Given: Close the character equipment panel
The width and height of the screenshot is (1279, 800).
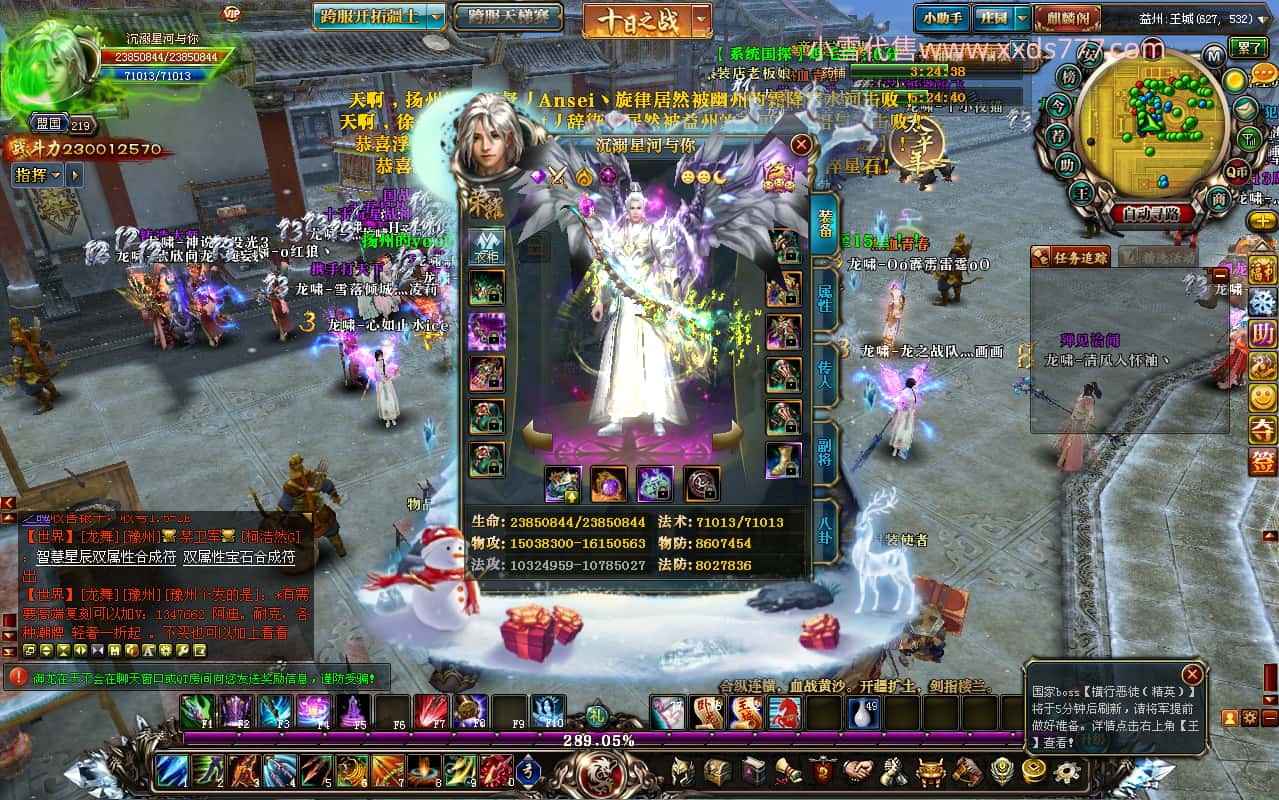Looking at the screenshot, I should click(x=800, y=145).
